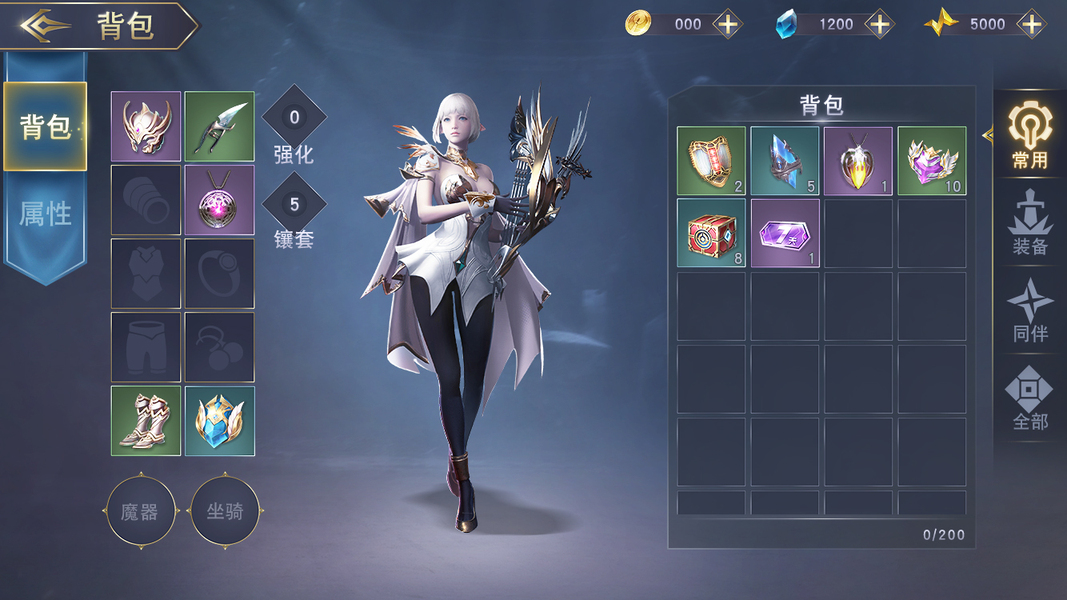The image size is (1067, 600).
Task: Select the equipped blade weapon slot
Action: coord(220,127)
